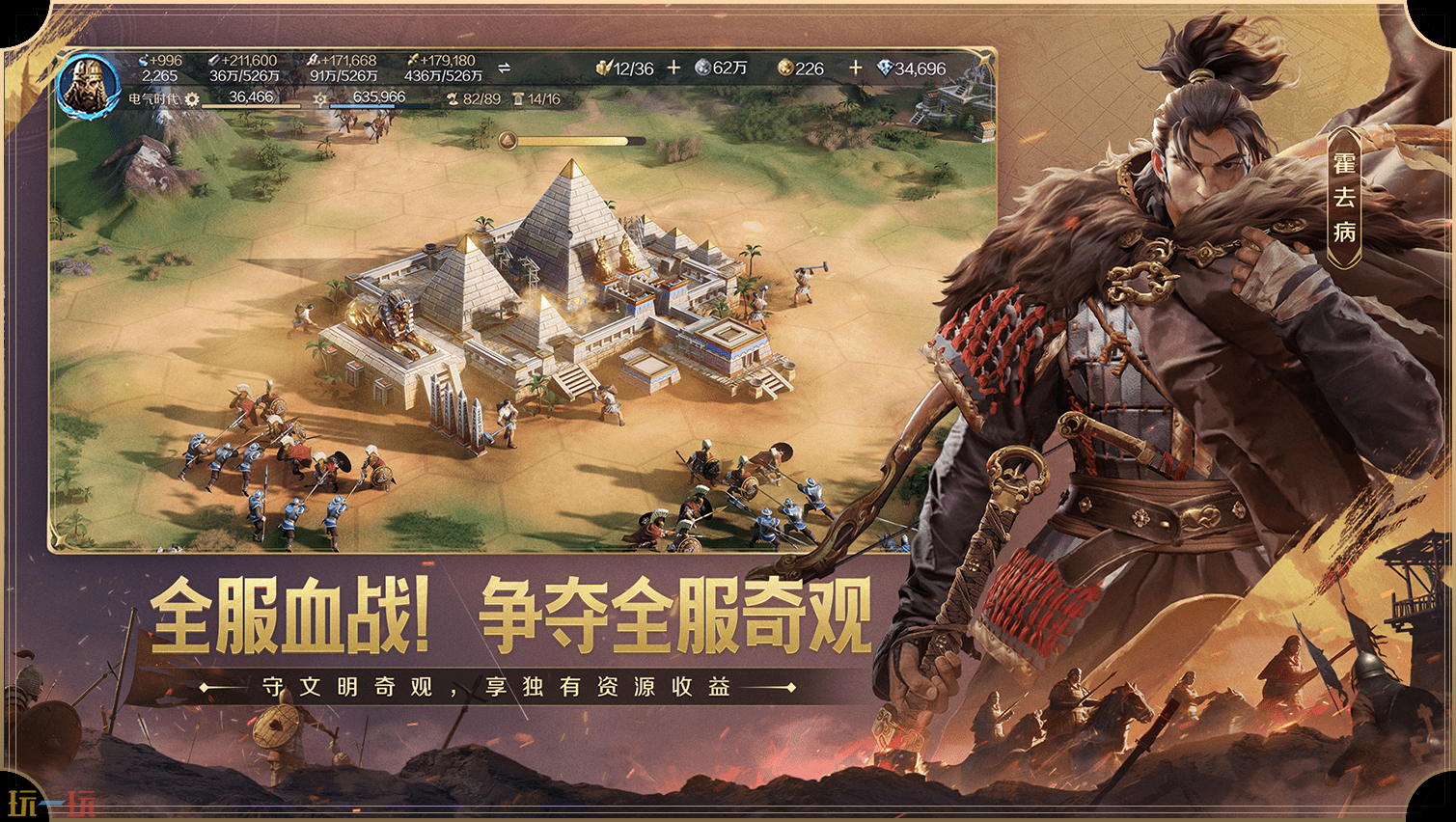Click the sun emblem beside the blue progress bar

pyautogui.click(x=319, y=98)
